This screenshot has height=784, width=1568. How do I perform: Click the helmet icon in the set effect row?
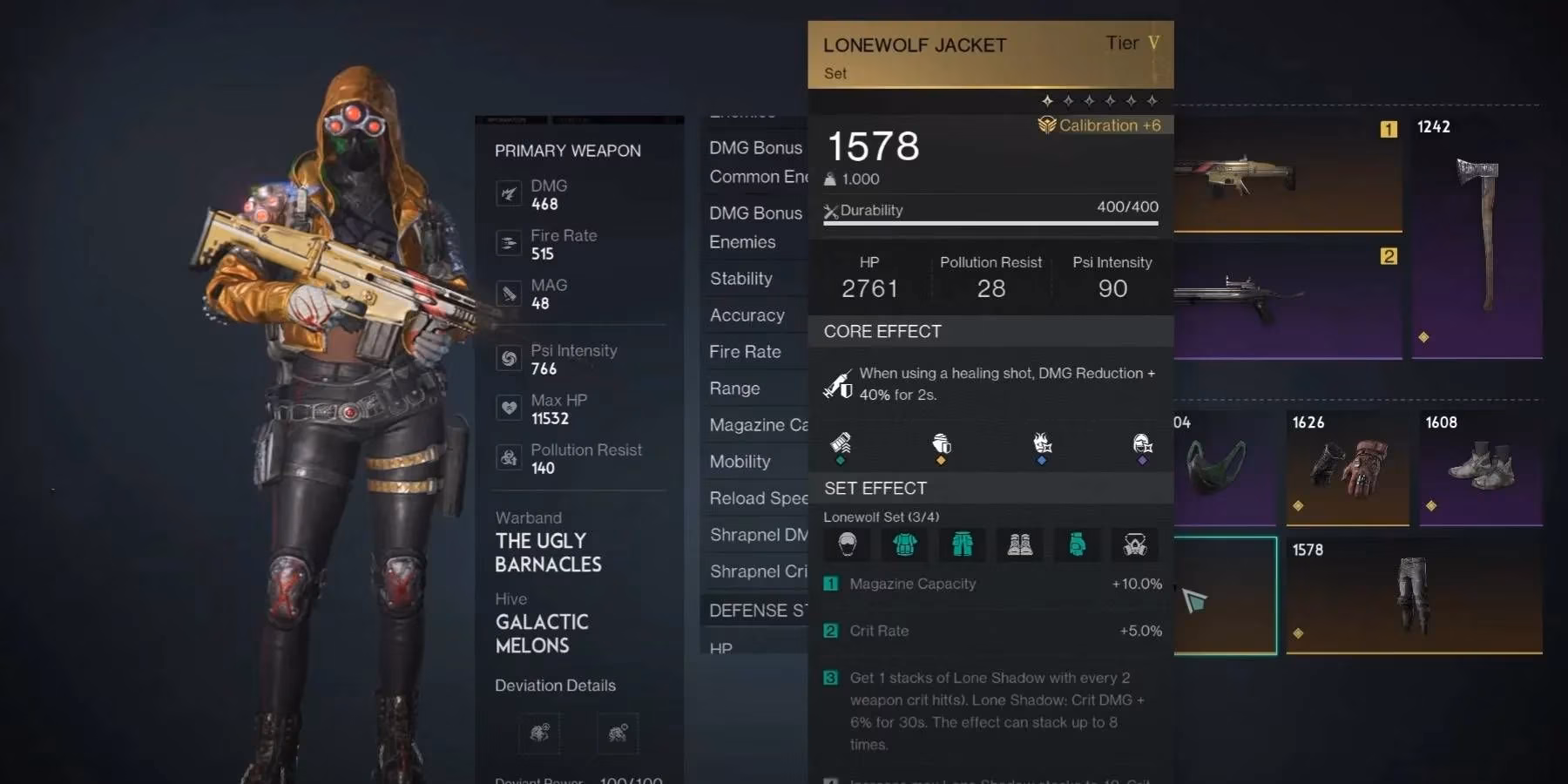[847, 544]
